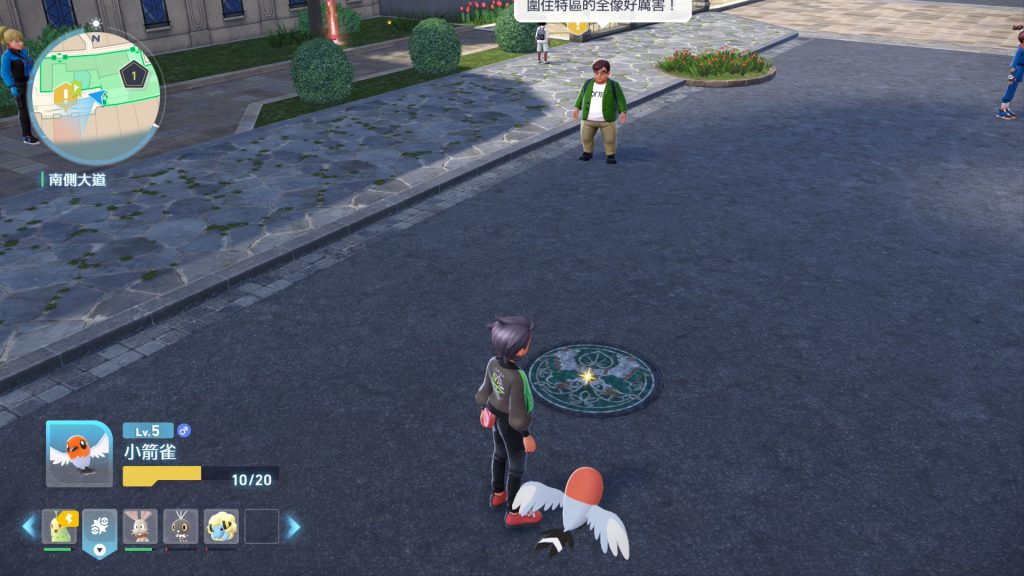Pick the fainted Scatterbug party slot
This screenshot has width=1024, height=576.
(x=181, y=526)
